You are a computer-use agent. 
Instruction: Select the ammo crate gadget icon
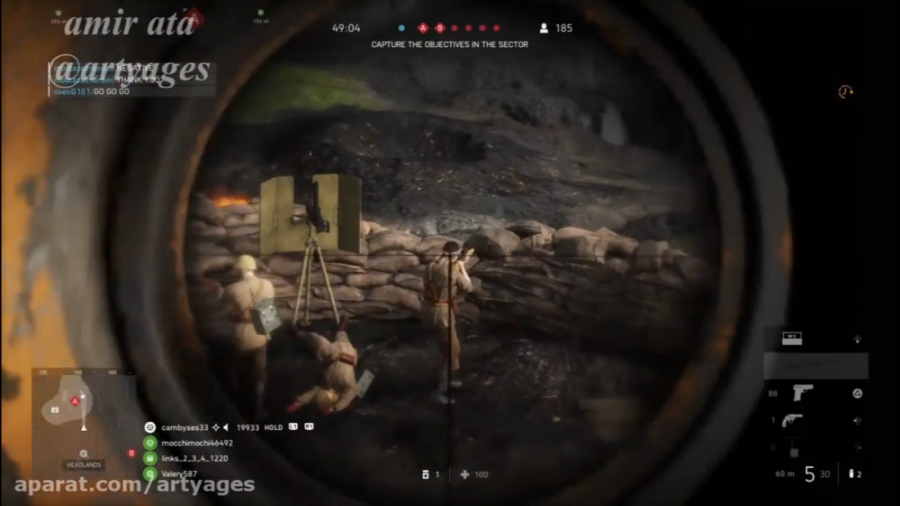[792, 338]
